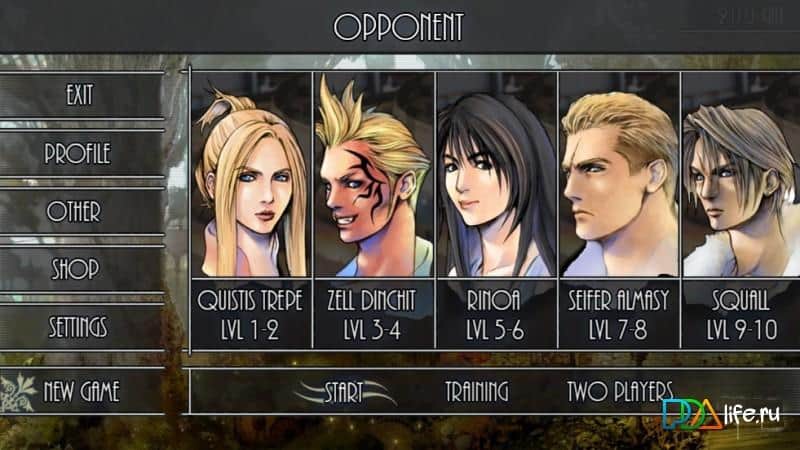800x450 pixels.
Task: Click the Start button
Action: click(343, 391)
